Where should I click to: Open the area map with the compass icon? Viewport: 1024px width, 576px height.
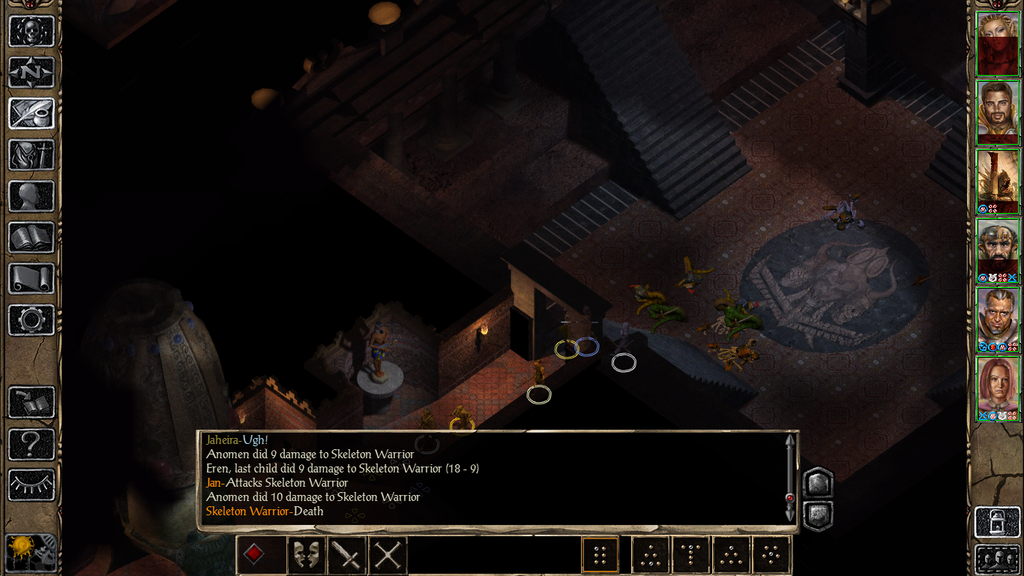[31, 72]
